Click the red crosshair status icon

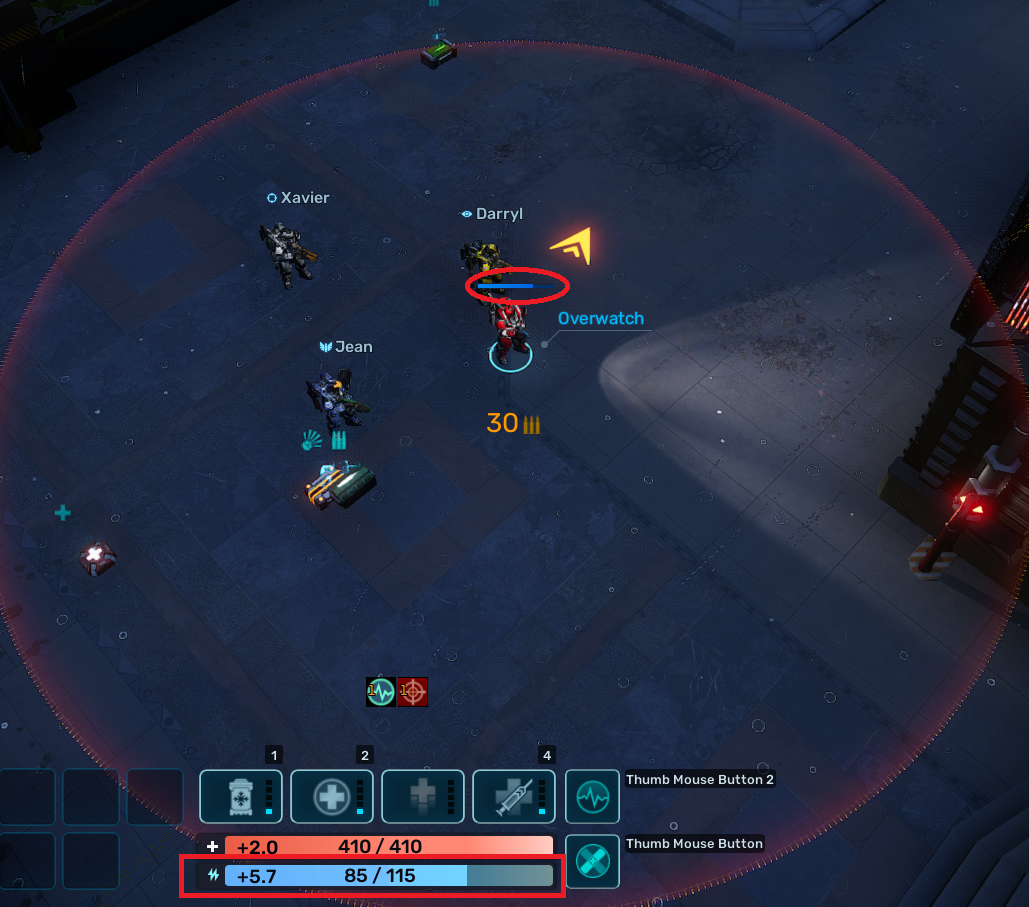coord(413,691)
